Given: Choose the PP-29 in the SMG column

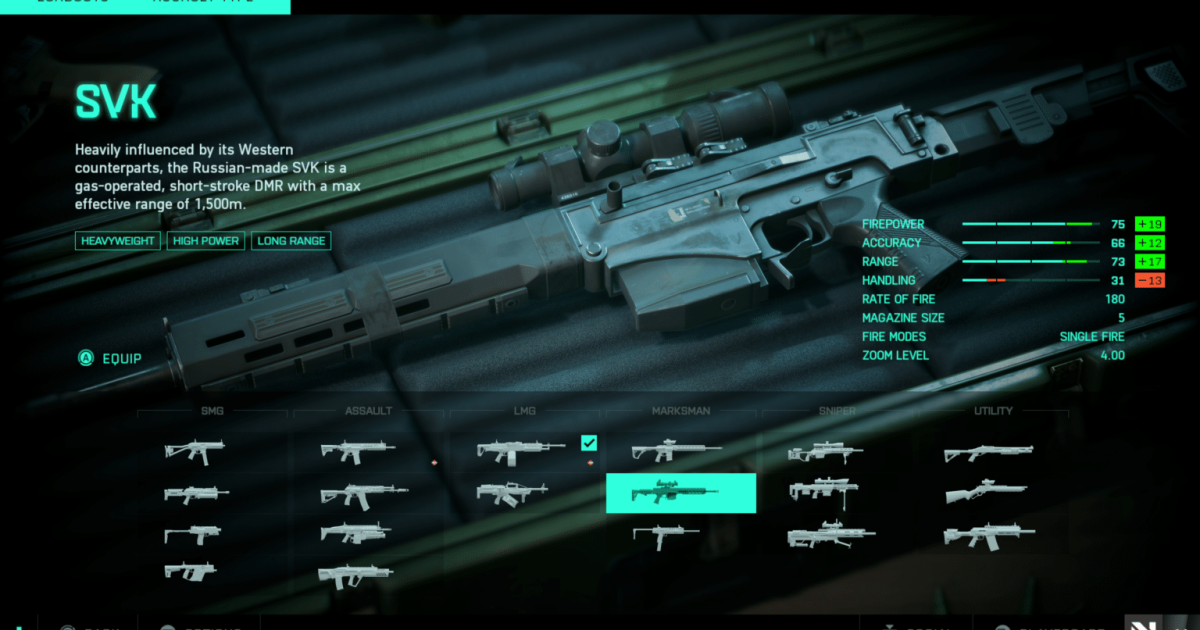Looking at the screenshot, I should (x=196, y=494).
